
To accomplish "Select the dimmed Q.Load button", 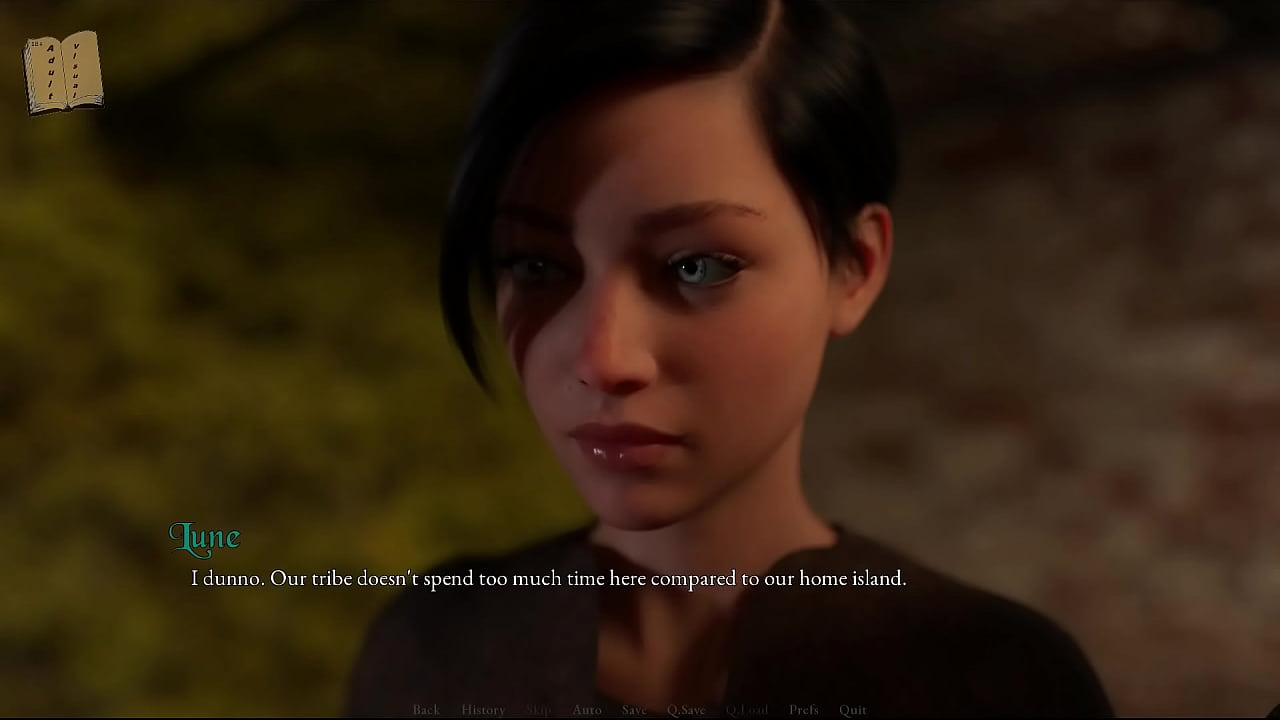I will 747,710.
